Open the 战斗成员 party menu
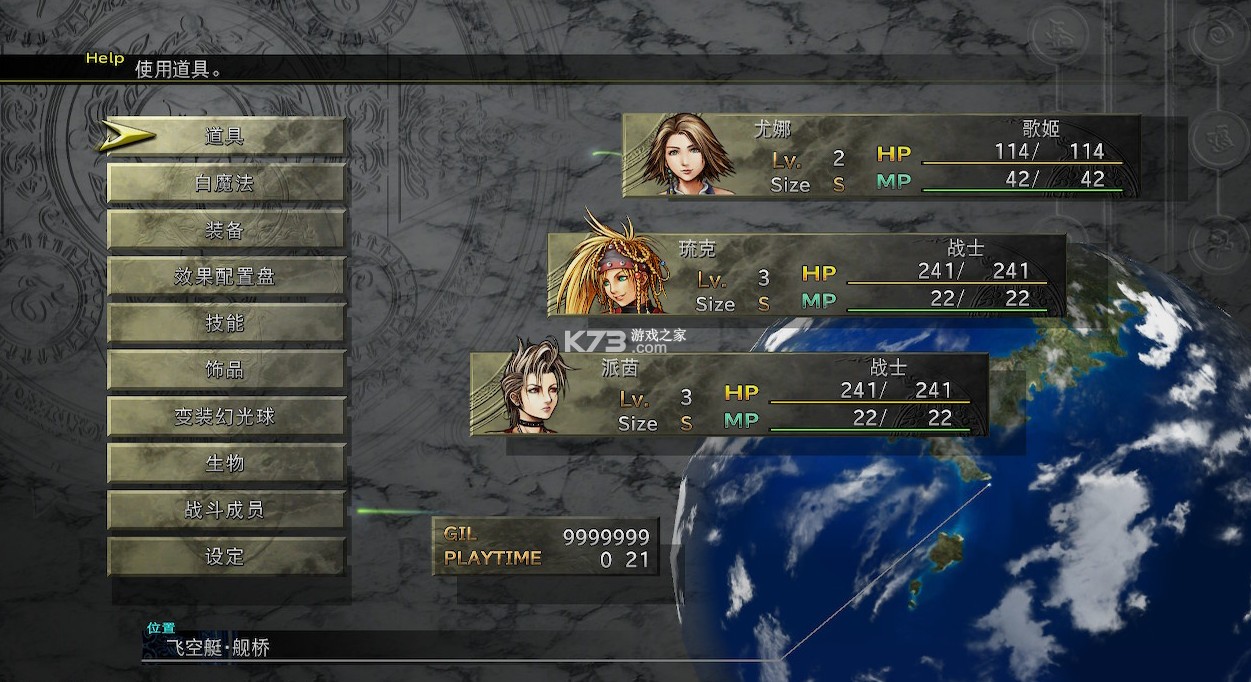Viewport: 1251px width, 682px height. click(x=225, y=510)
